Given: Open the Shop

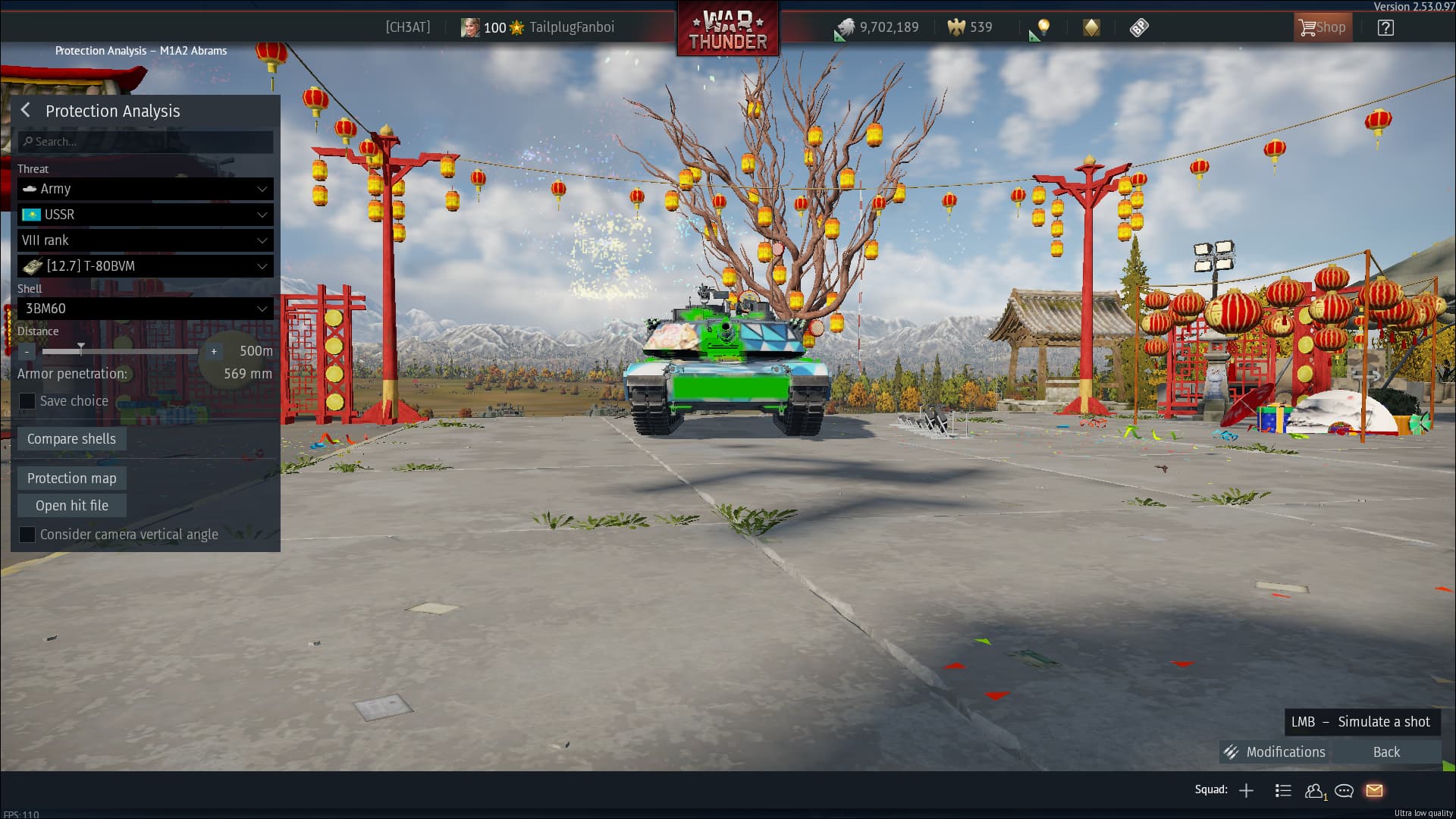Looking at the screenshot, I should [x=1323, y=28].
